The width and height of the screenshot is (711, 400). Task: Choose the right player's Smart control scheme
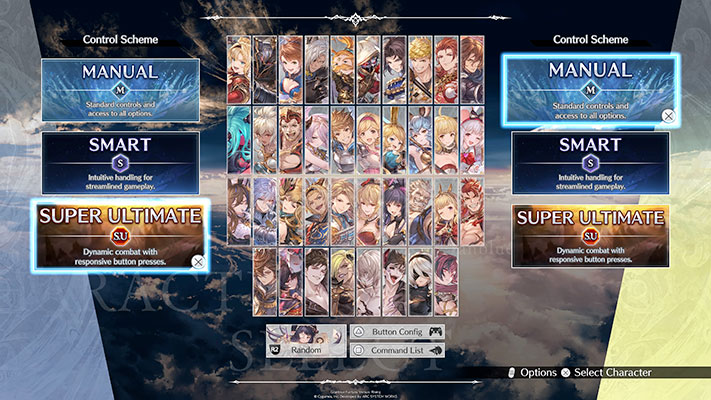[x=591, y=160]
